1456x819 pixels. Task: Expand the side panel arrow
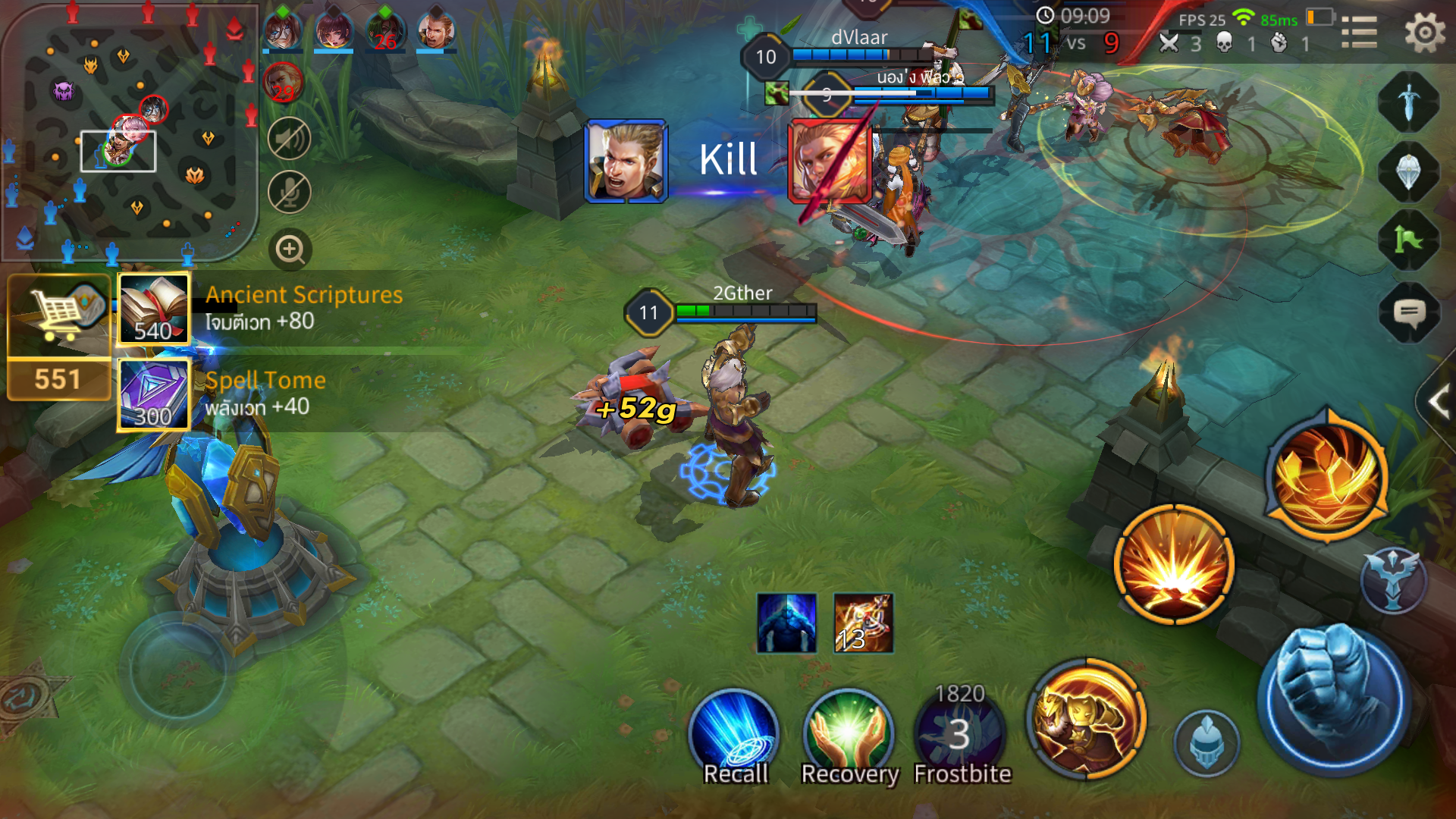tap(1438, 402)
